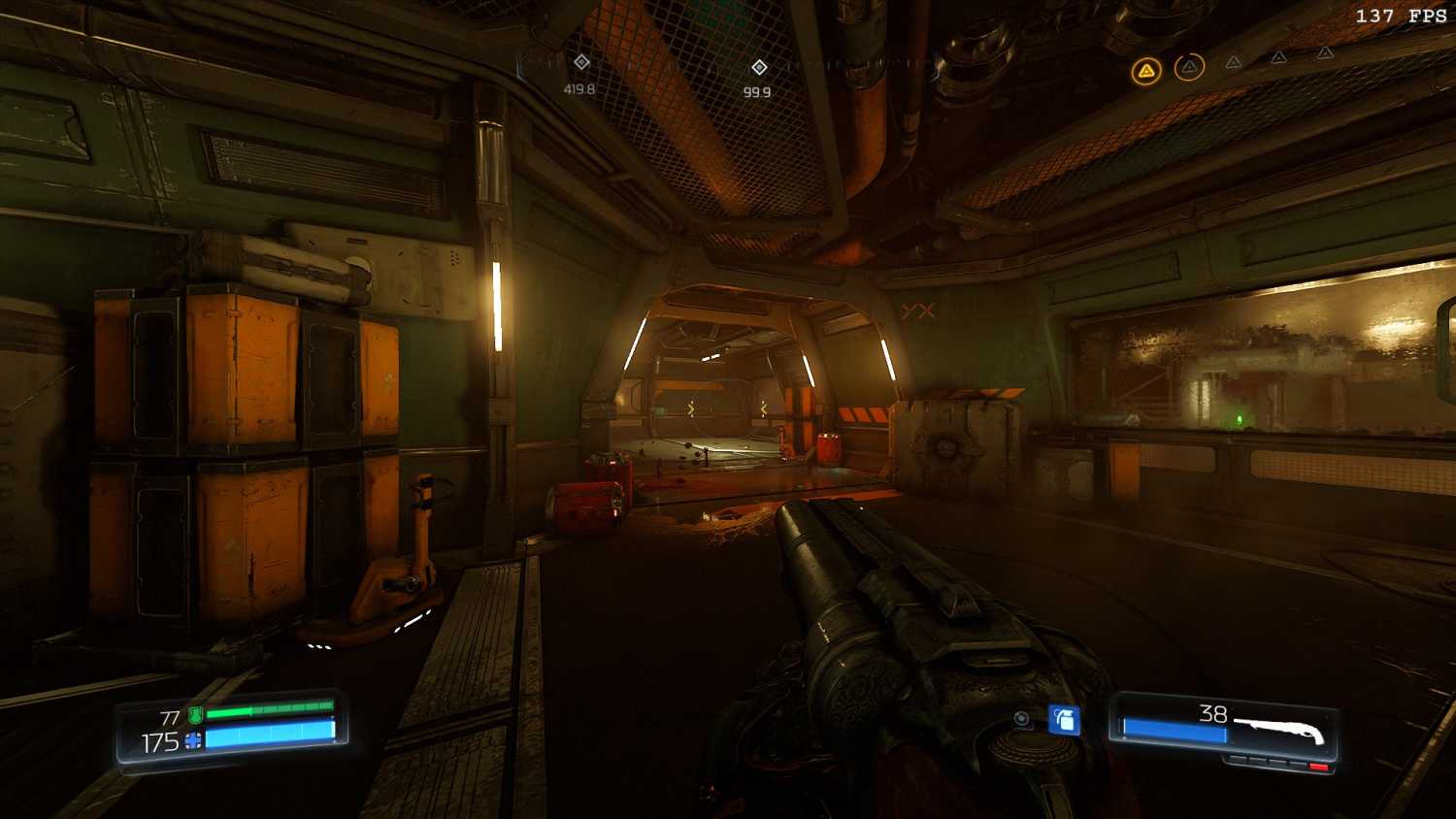
Task: Select the grey triangle with partial orange ring
Action: click(1189, 67)
